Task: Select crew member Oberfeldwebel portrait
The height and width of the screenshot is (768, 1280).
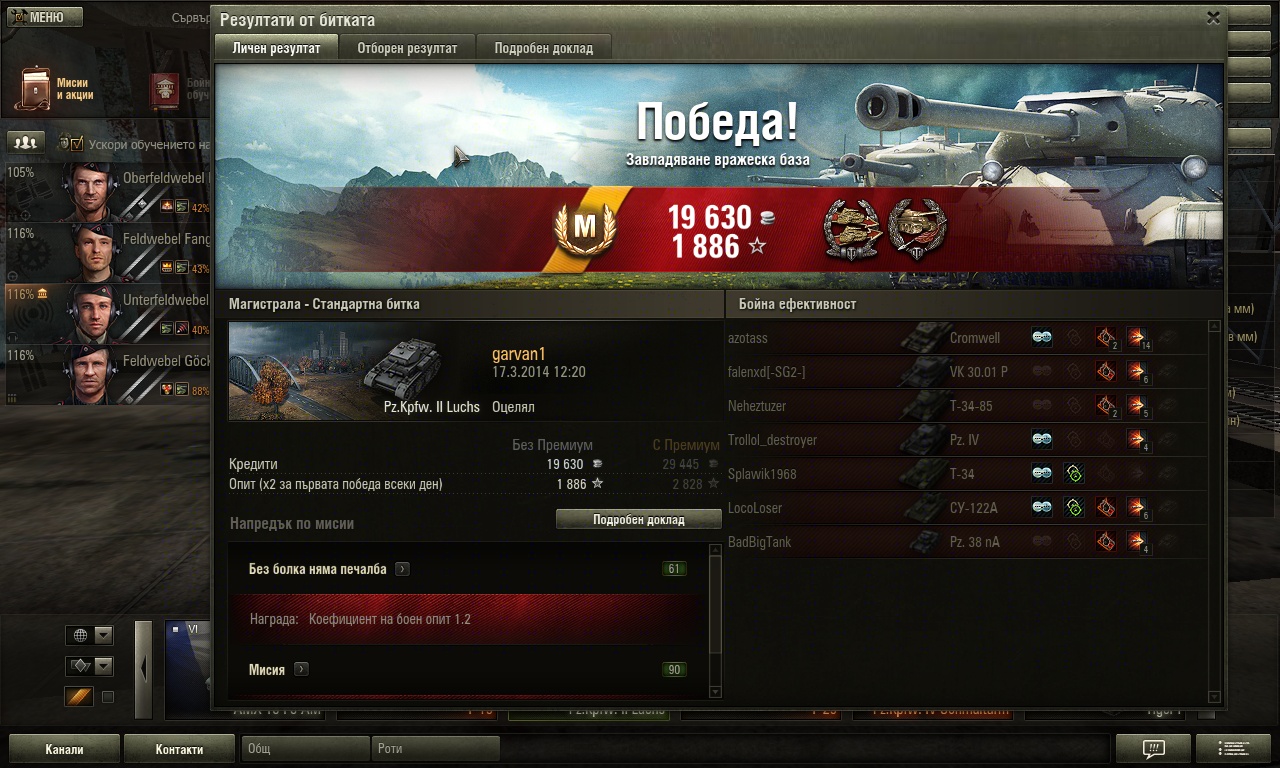Action: point(90,192)
